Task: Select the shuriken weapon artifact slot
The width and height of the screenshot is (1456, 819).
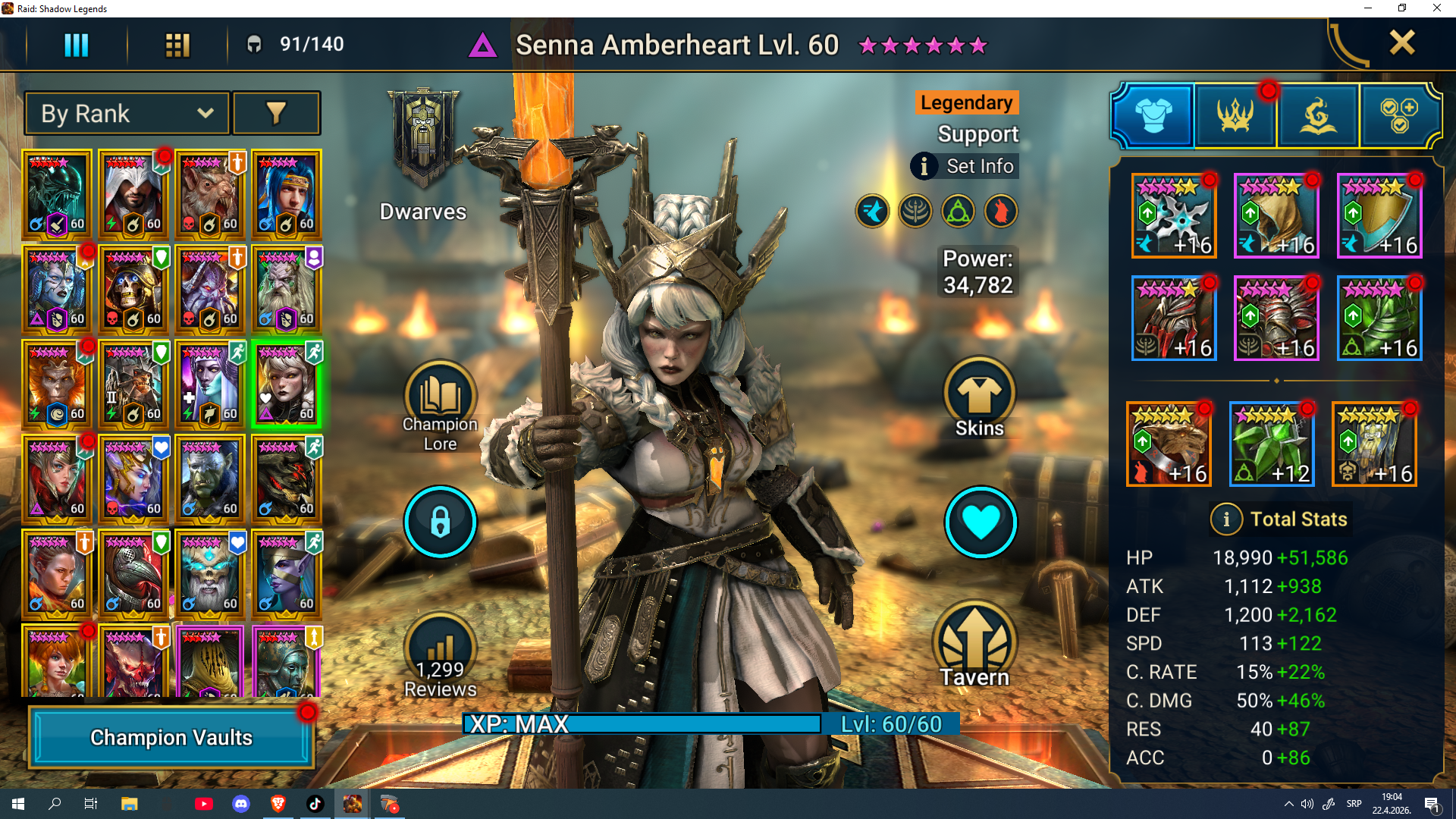Action: pos(1174,216)
